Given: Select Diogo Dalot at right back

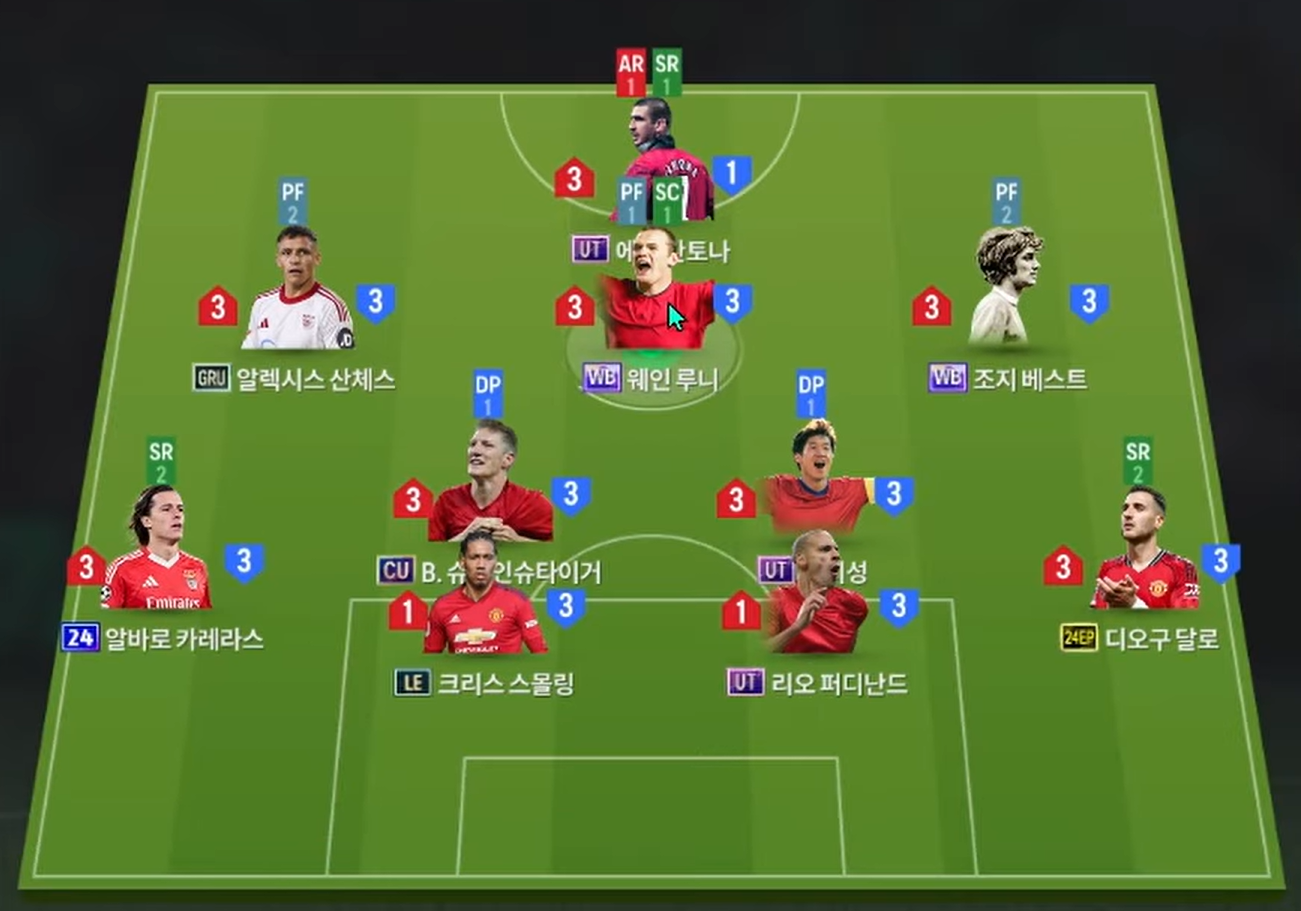Looking at the screenshot, I should click(1143, 555).
